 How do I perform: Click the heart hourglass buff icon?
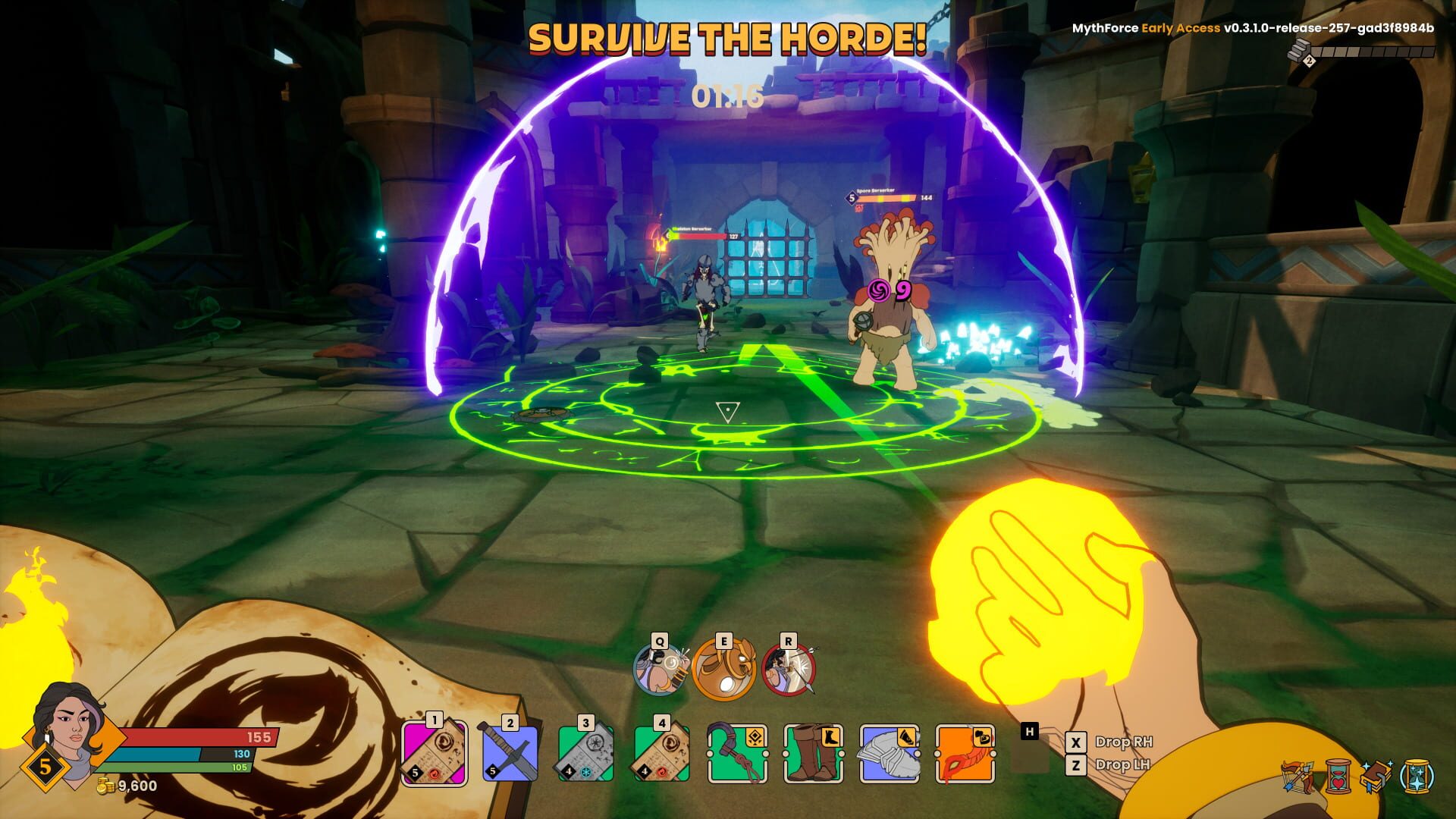[x=1338, y=777]
